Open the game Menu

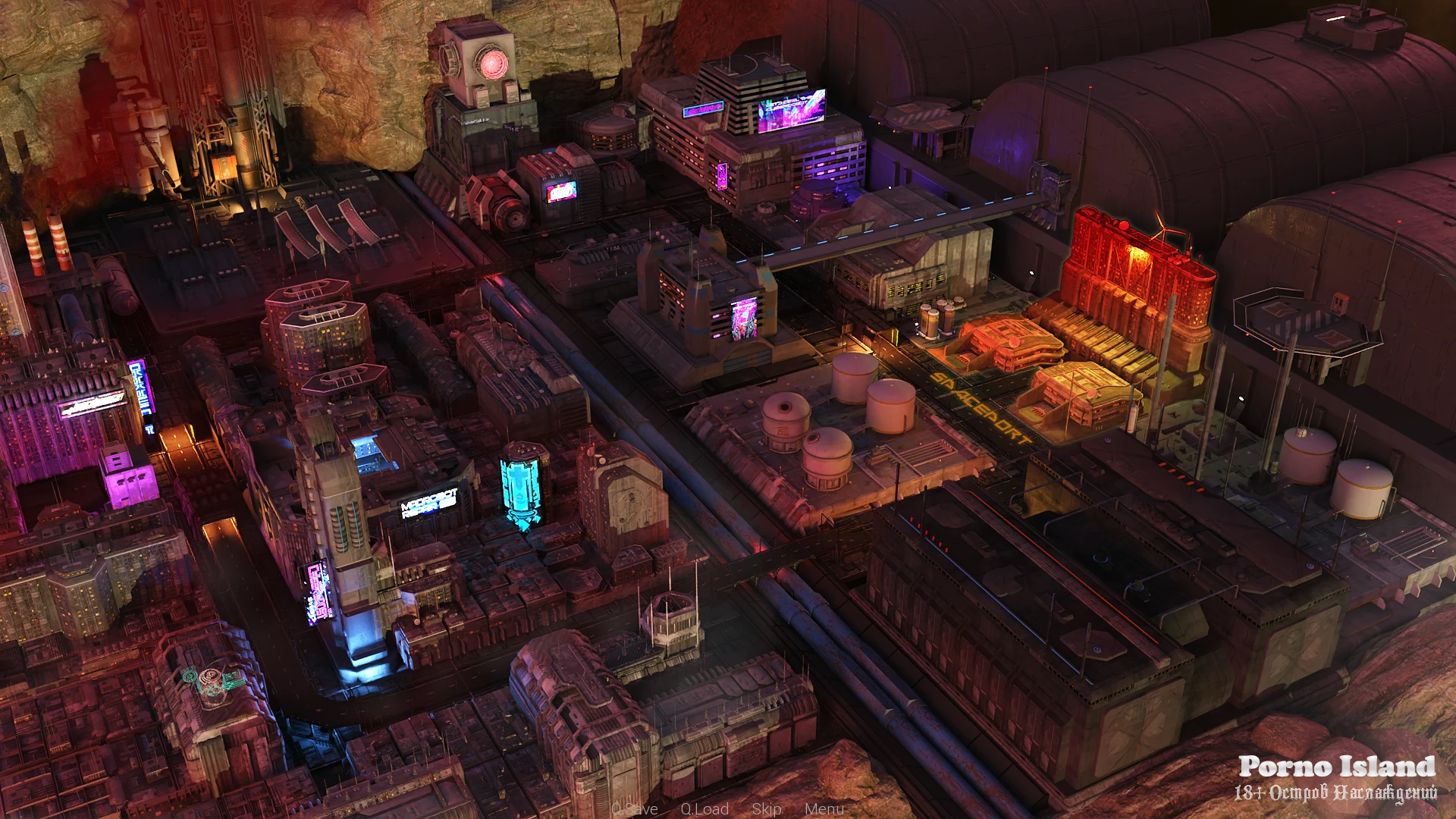[824, 809]
